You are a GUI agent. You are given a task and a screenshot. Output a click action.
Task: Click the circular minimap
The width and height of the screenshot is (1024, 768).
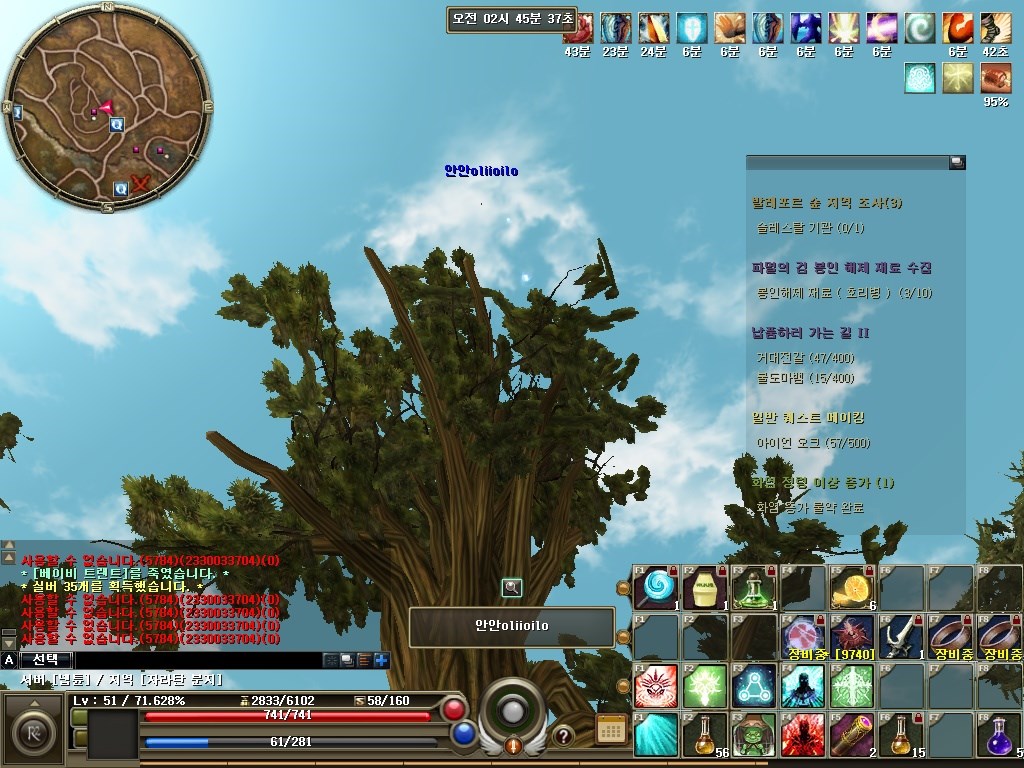point(107,107)
